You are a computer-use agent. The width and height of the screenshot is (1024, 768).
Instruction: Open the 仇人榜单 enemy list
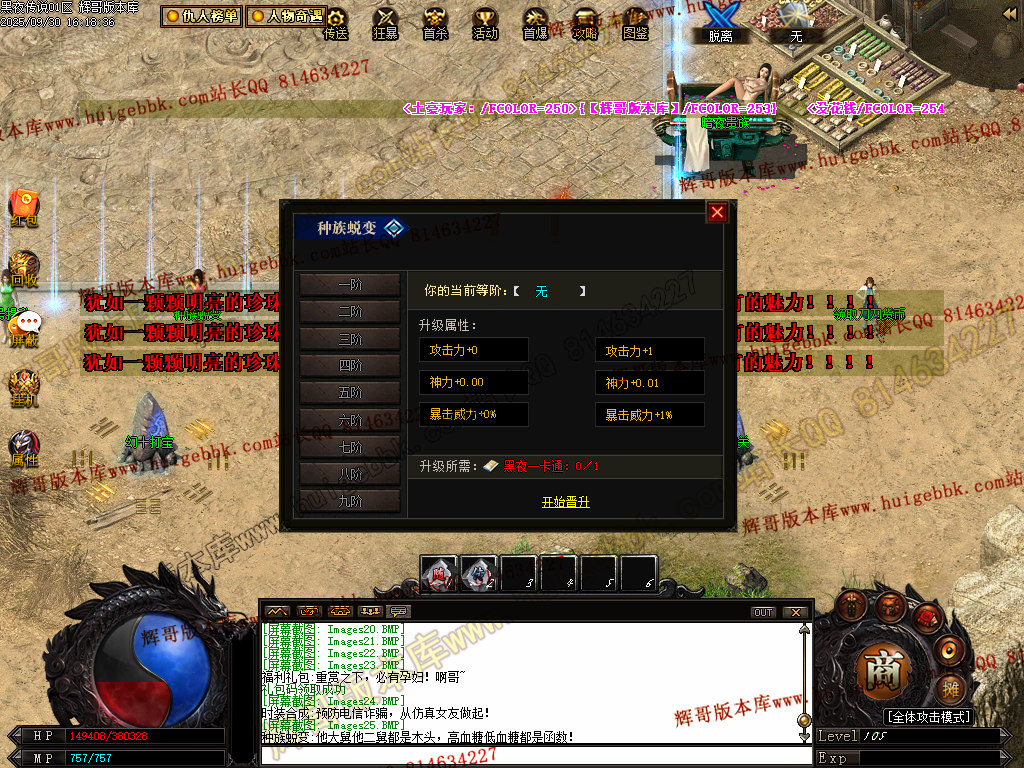tap(202, 16)
